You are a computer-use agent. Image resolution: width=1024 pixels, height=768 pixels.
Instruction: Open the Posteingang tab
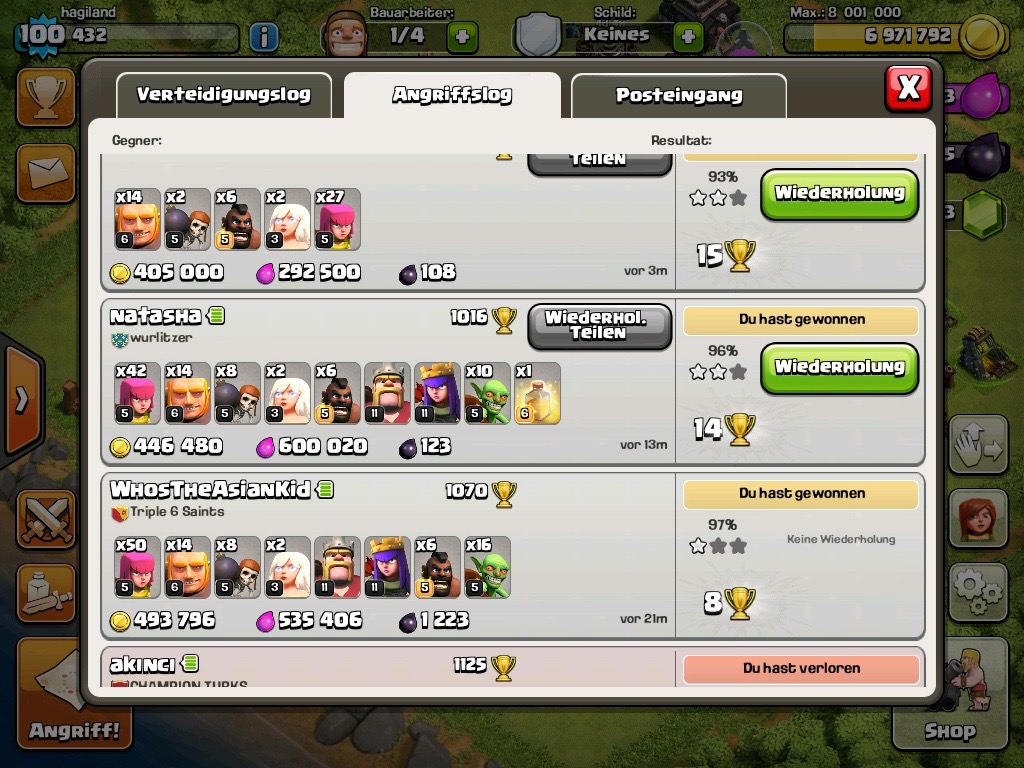[678, 96]
